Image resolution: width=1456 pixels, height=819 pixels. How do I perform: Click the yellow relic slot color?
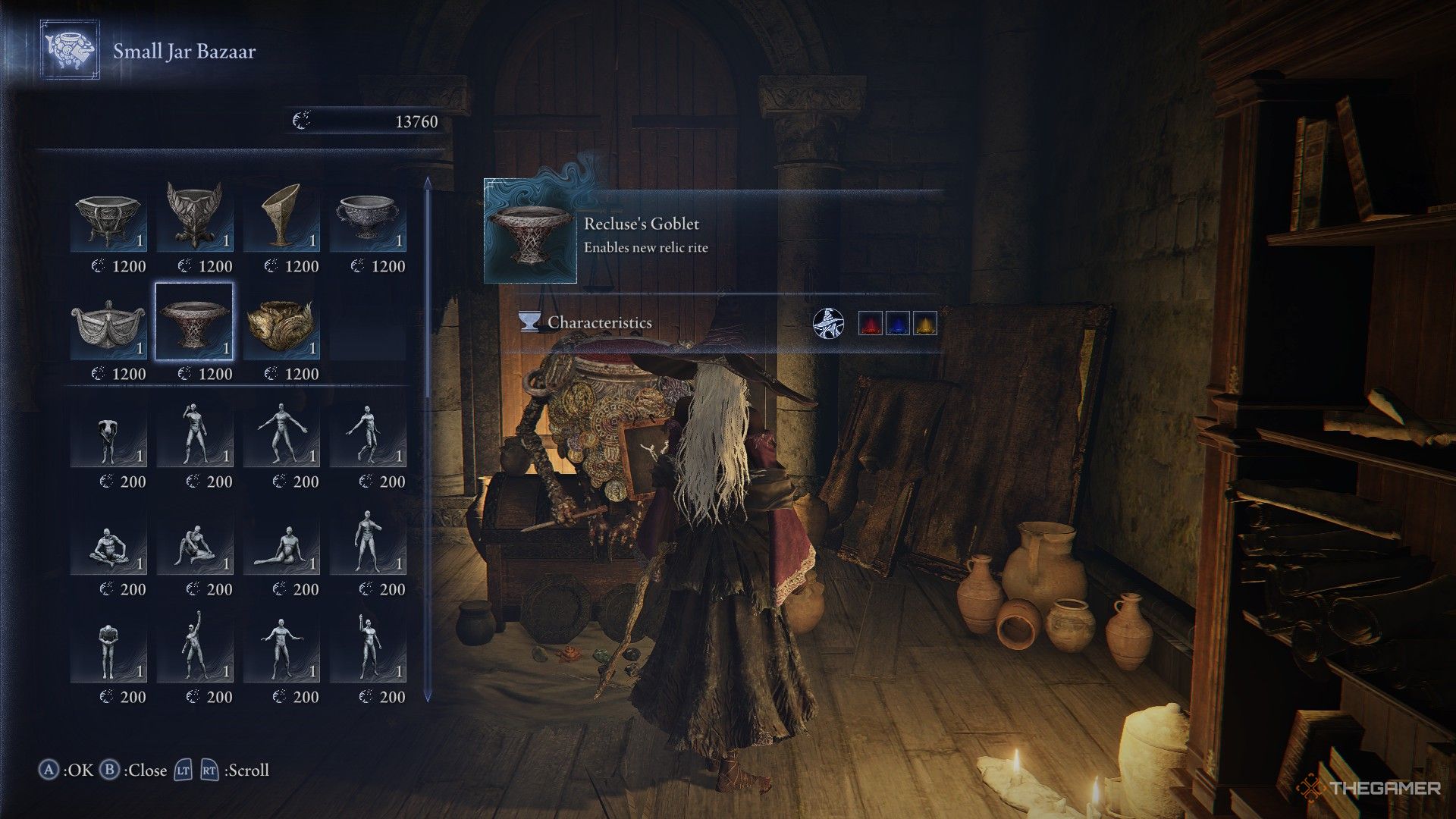pyautogui.click(x=925, y=323)
